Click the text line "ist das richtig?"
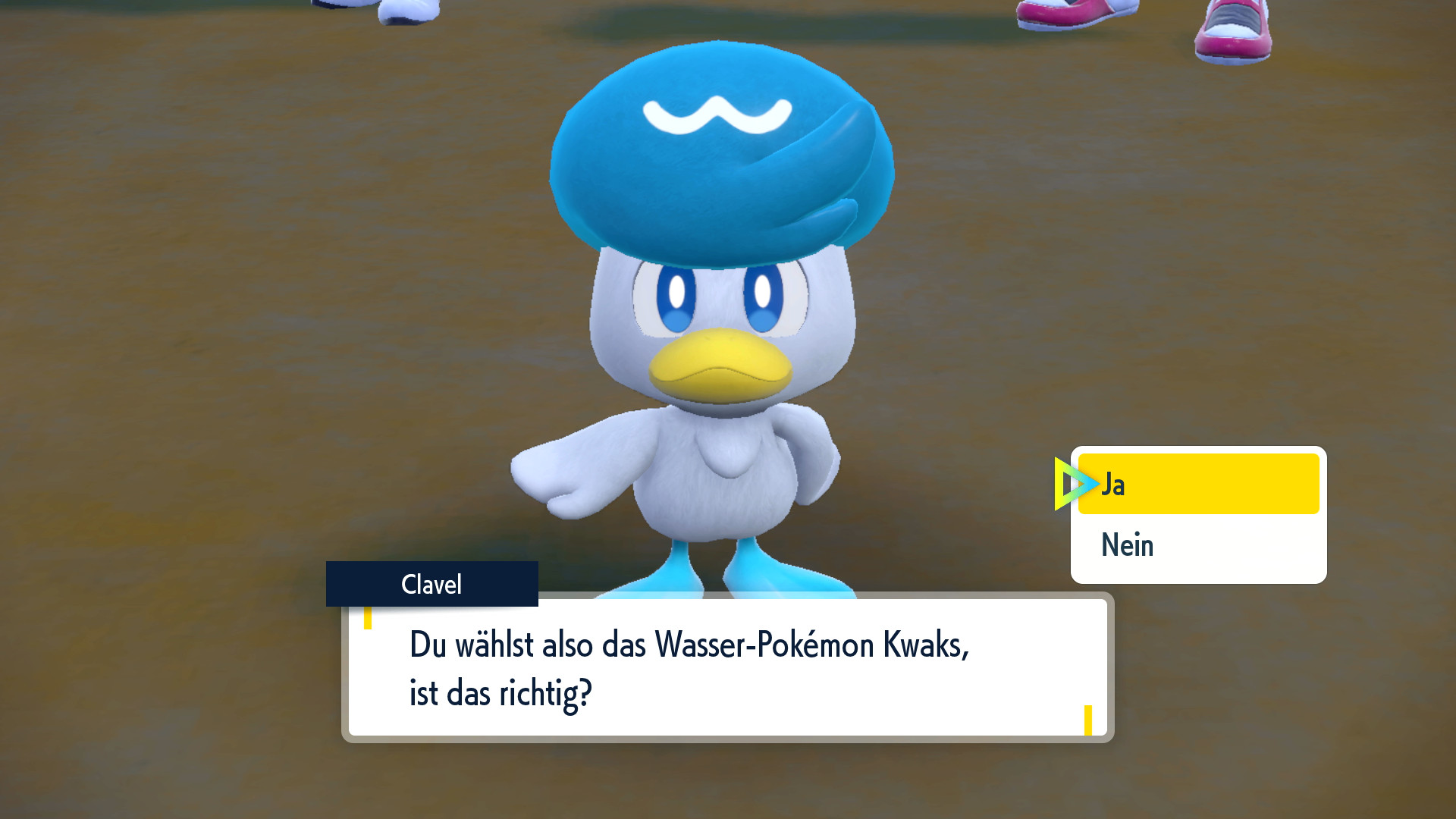This screenshot has height=819, width=1456. click(x=500, y=692)
